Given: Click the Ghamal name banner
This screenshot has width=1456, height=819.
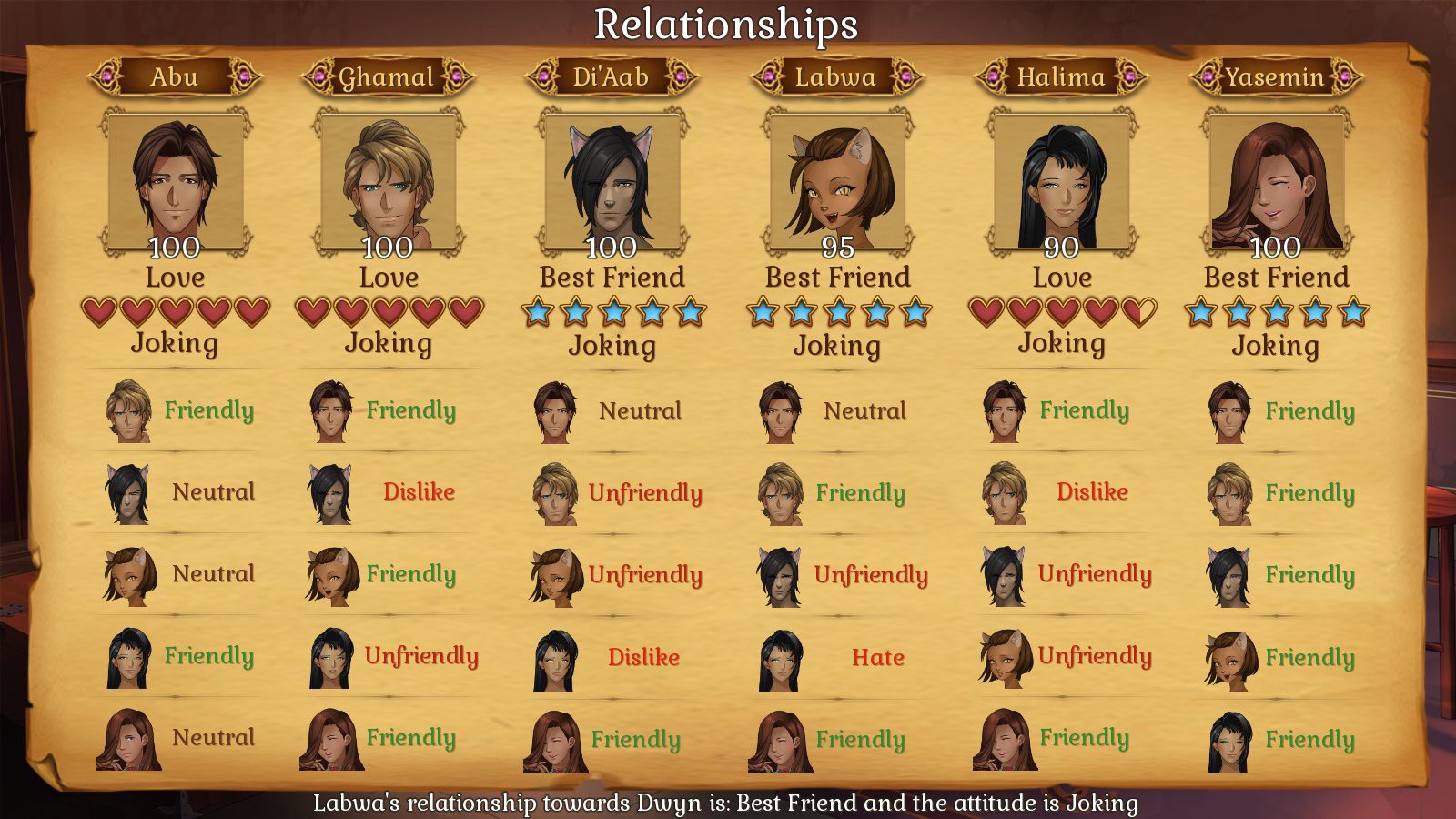Looking at the screenshot, I should (388, 76).
